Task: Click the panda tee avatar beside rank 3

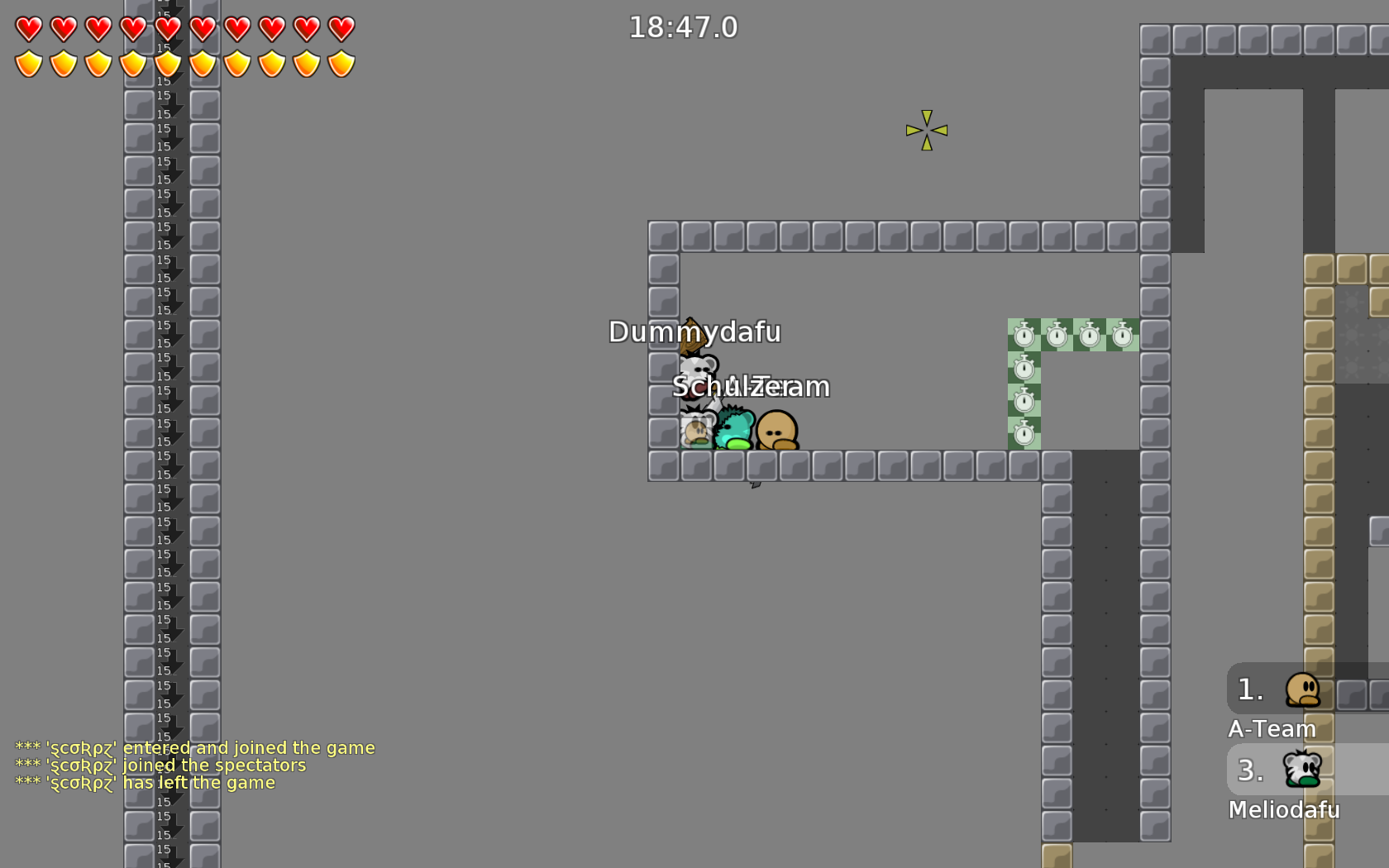Action: click(1302, 769)
